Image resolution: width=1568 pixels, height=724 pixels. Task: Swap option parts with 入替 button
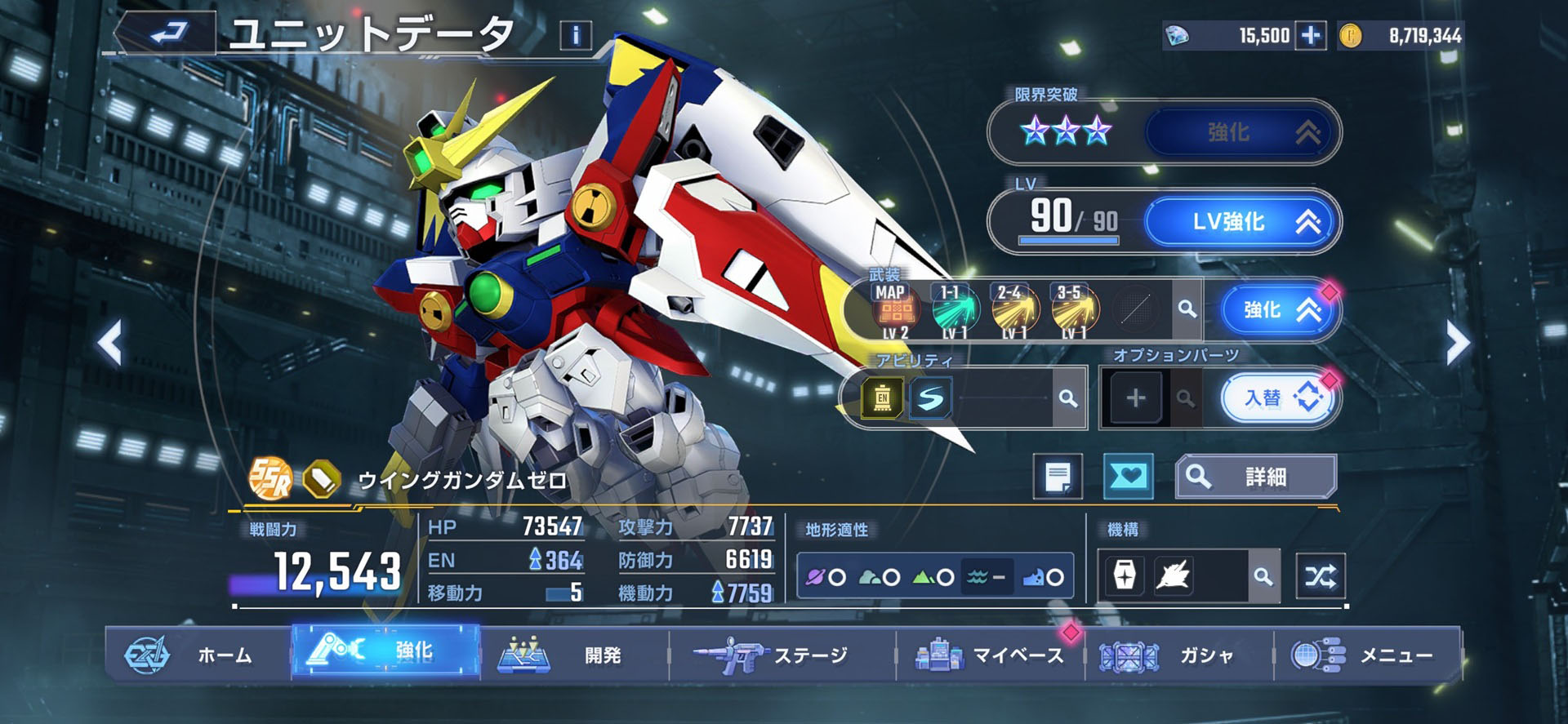coord(1279,398)
